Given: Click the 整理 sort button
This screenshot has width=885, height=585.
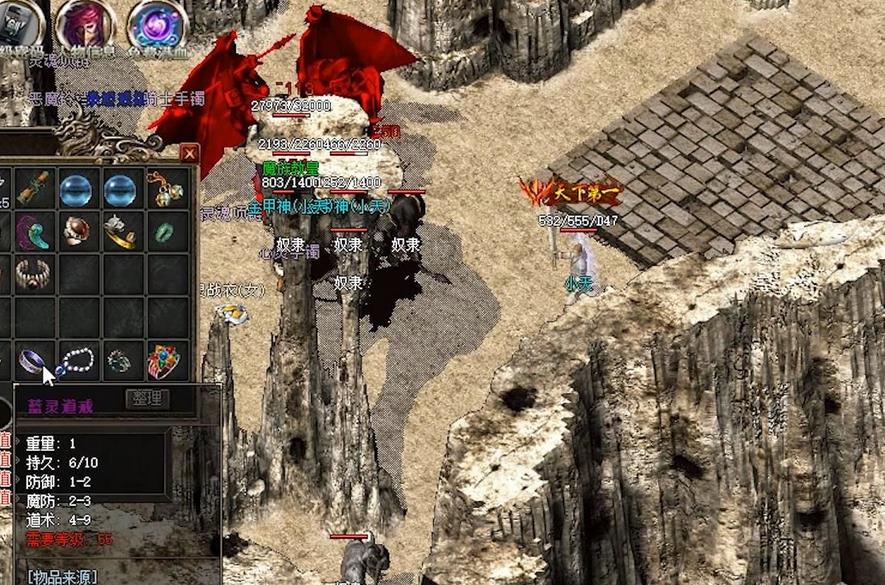Looking at the screenshot, I should (x=146, y=399).
